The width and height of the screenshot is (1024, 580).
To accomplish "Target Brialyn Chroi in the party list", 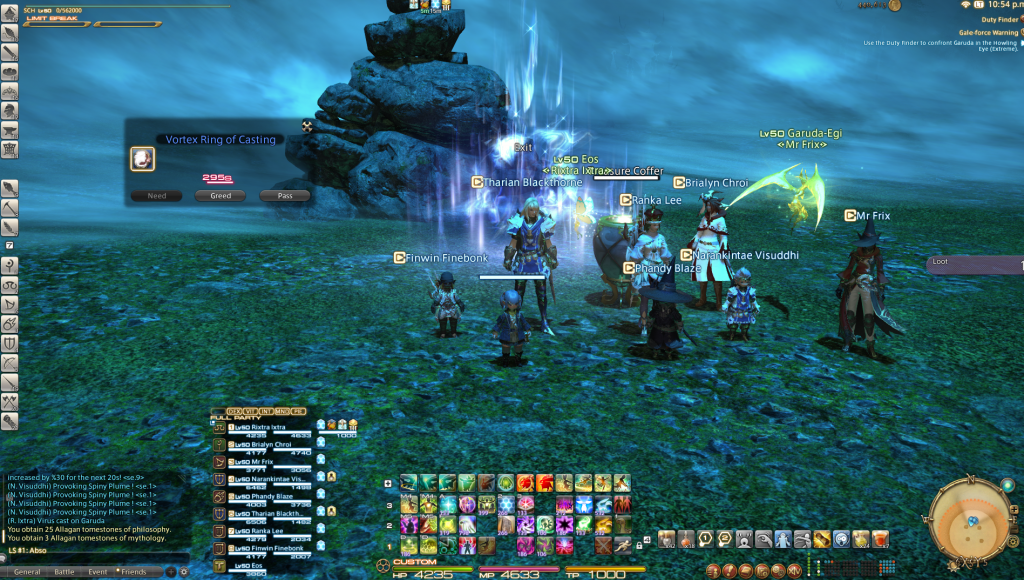I will (262, 444).
